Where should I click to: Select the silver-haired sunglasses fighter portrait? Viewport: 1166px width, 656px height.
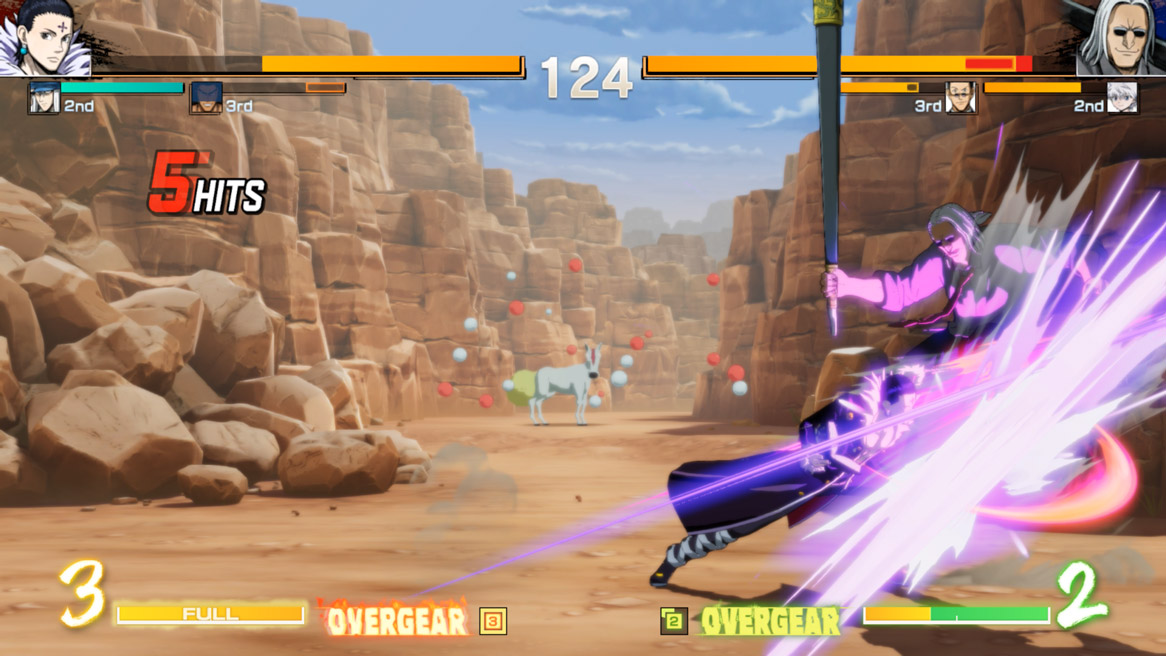pos(1120,38)
